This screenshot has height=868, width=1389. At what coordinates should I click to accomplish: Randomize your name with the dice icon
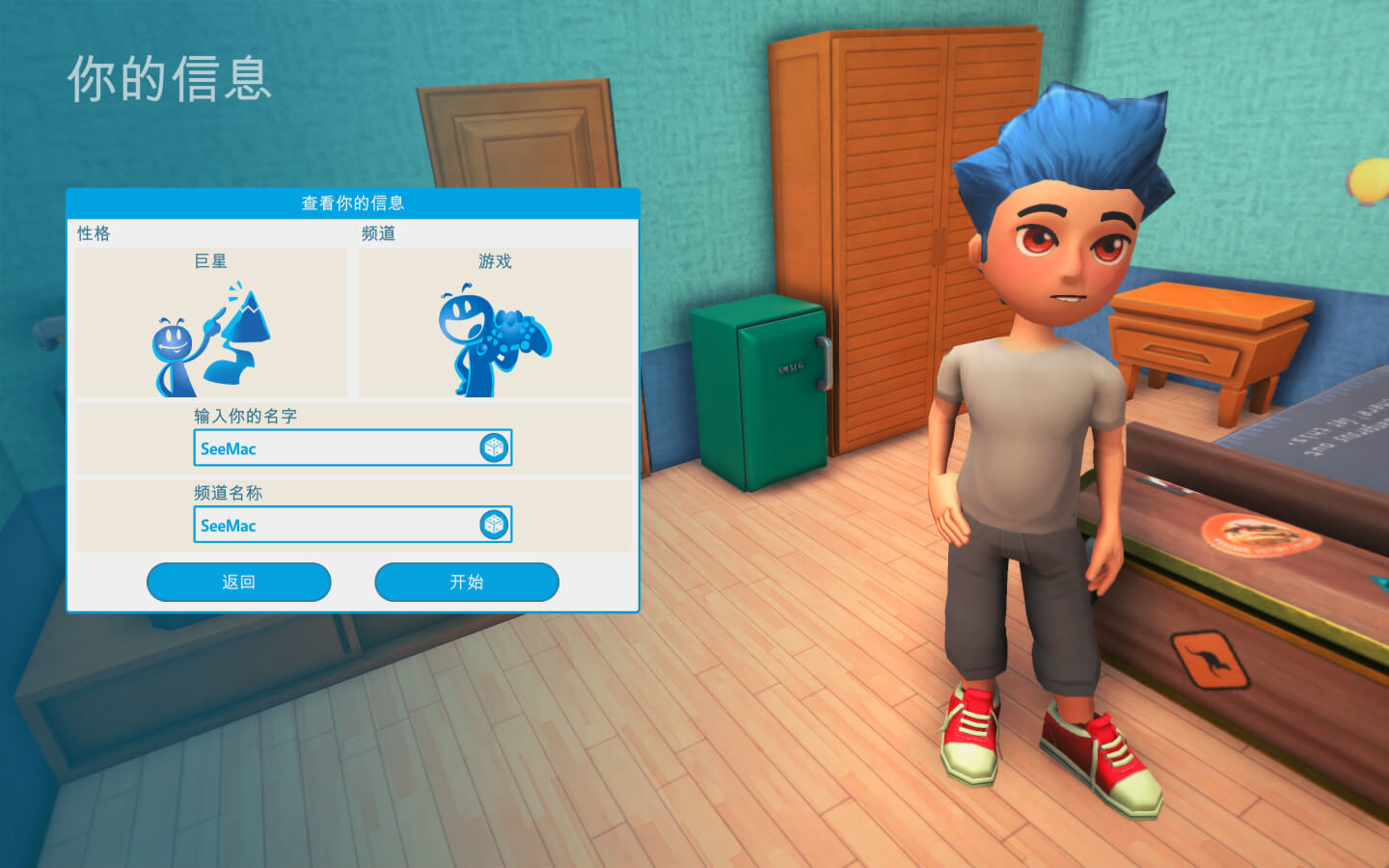[494, 448]
